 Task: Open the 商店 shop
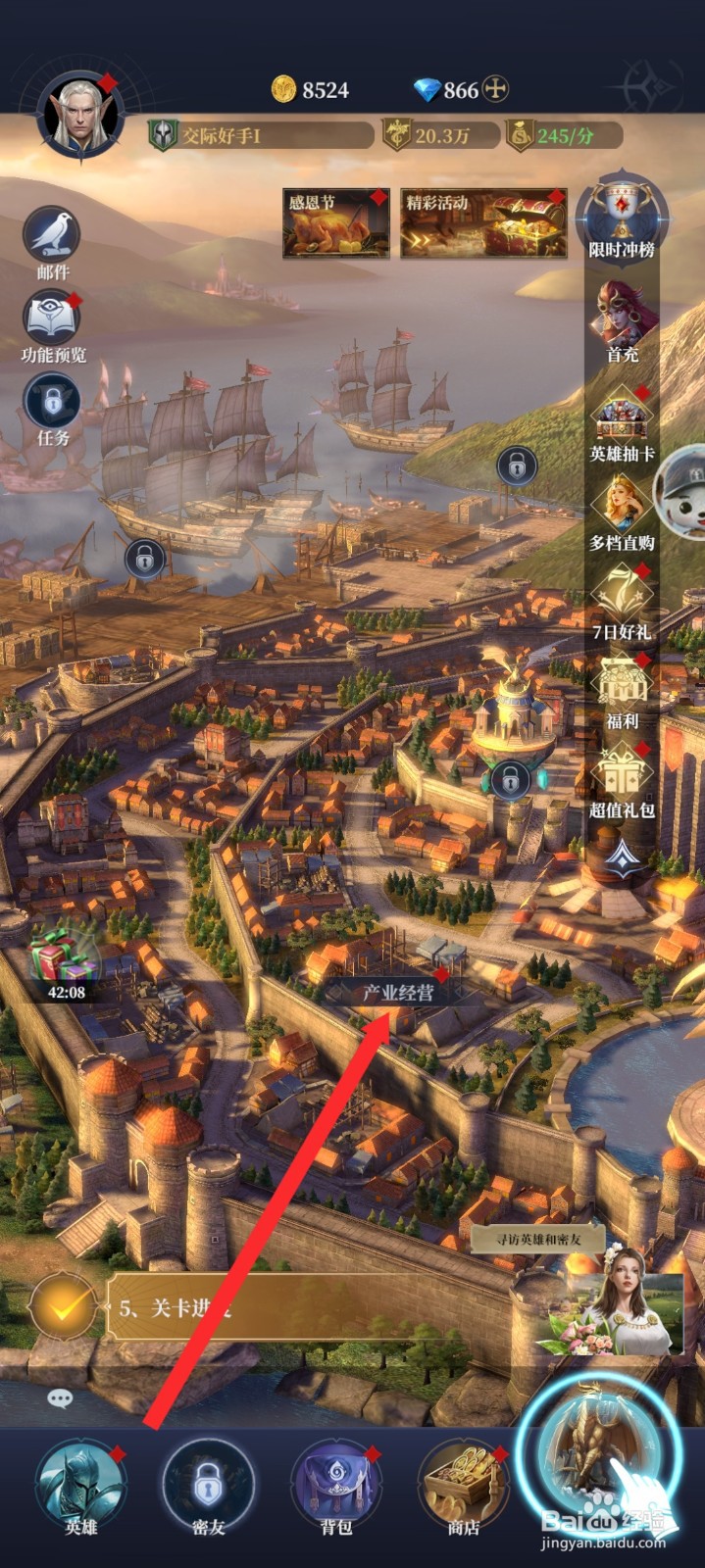click(463, 1486)
